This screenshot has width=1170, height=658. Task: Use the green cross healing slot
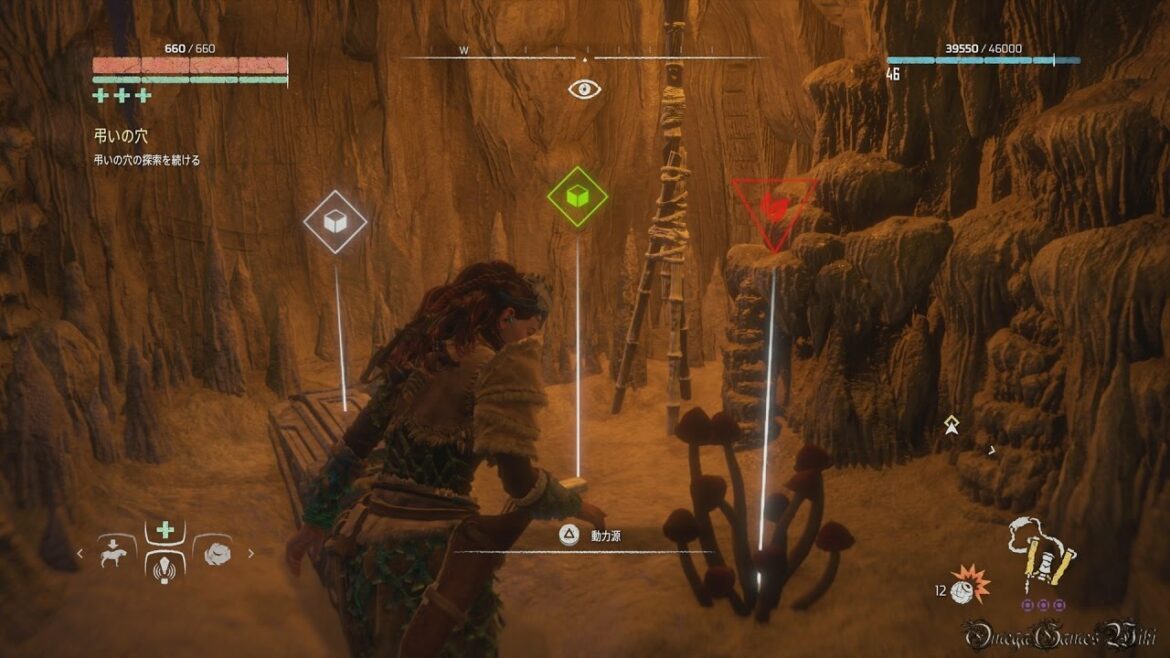click(165, 529)
